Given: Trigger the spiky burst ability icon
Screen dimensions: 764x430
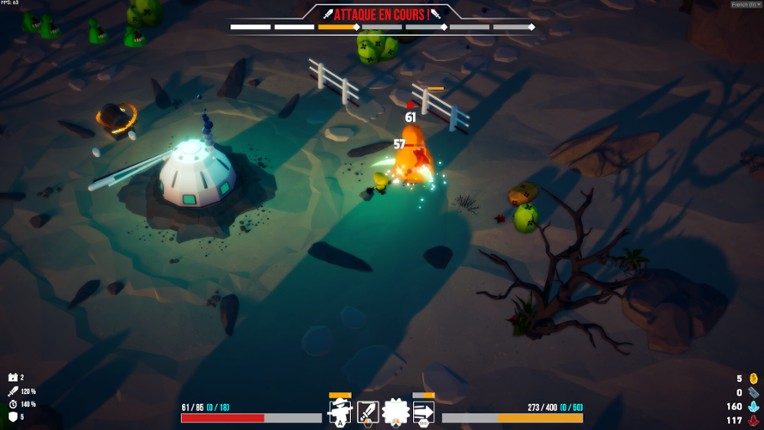Looking at the screenshot, I should [395, 412].
